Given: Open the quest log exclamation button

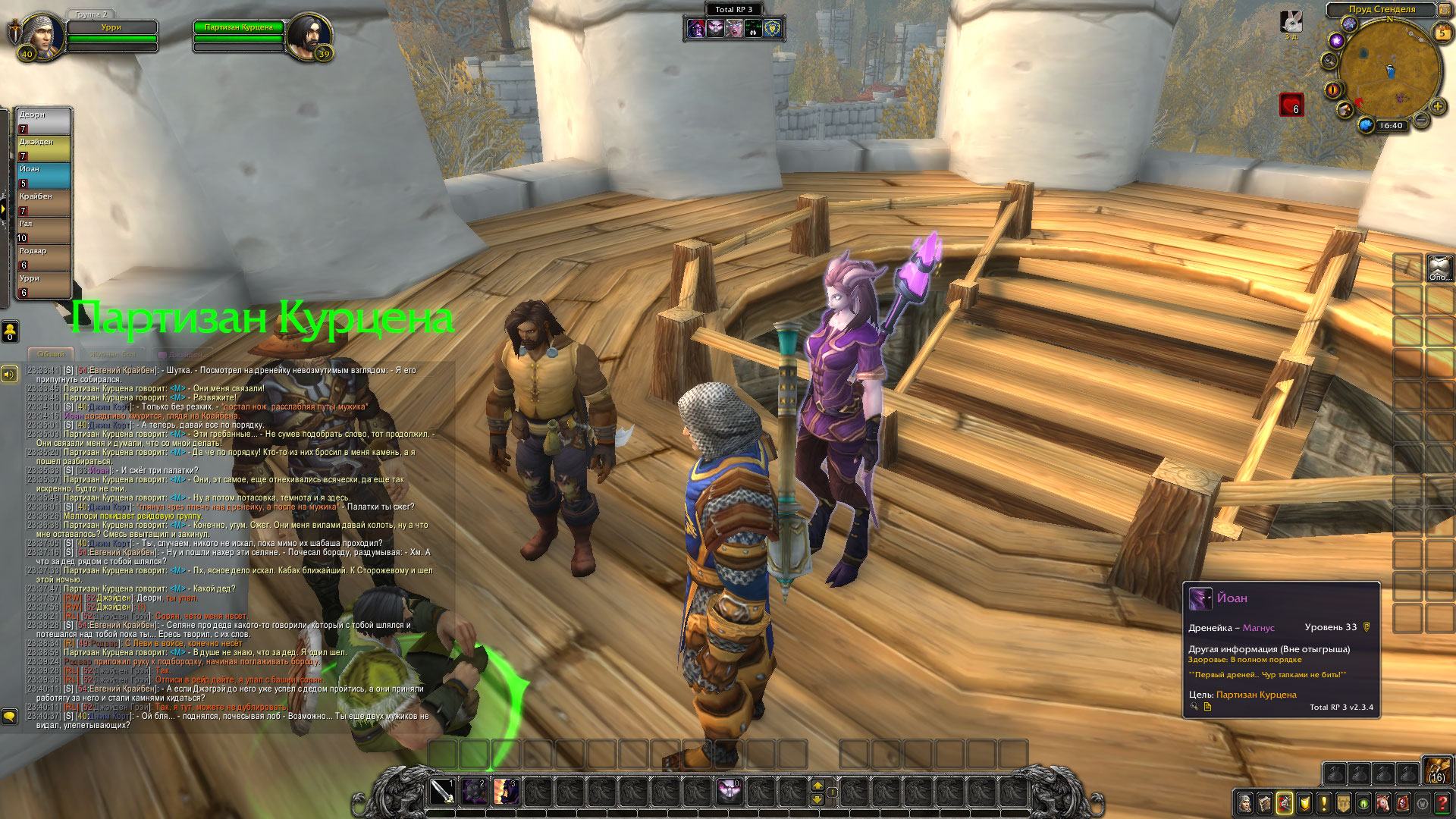Looking at the screenshot, I should point(1324,802).
